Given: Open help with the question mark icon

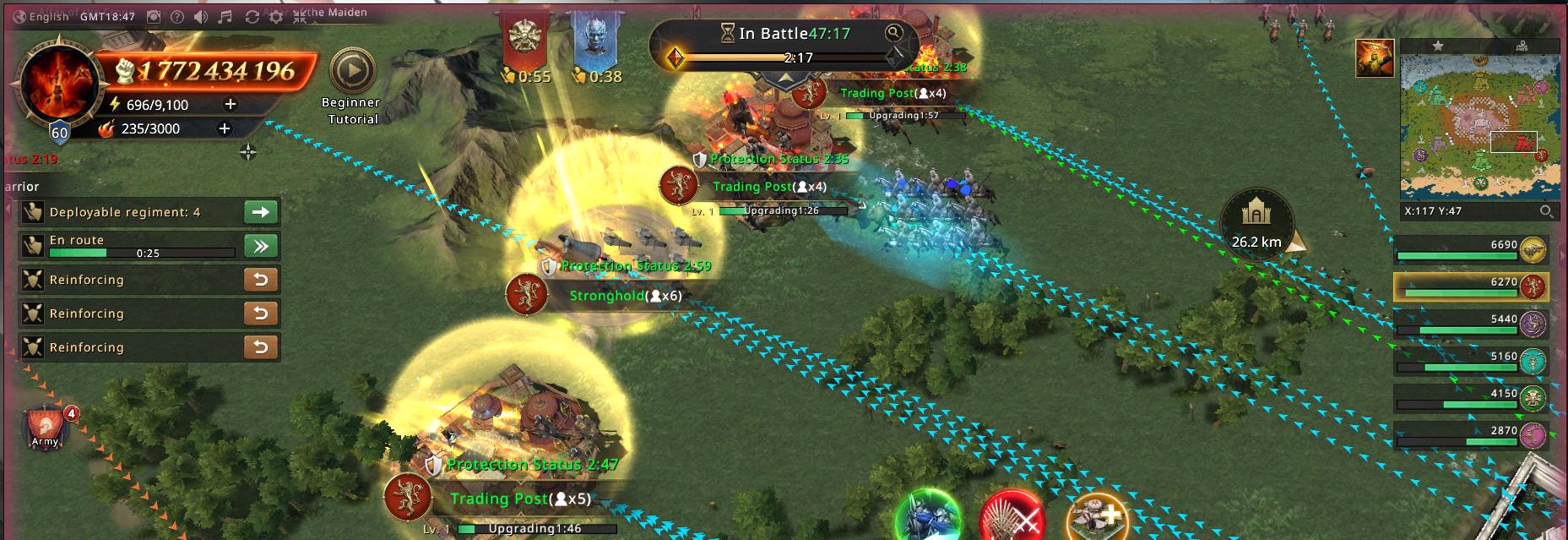Looking at the screenshot, I should 176,17.
